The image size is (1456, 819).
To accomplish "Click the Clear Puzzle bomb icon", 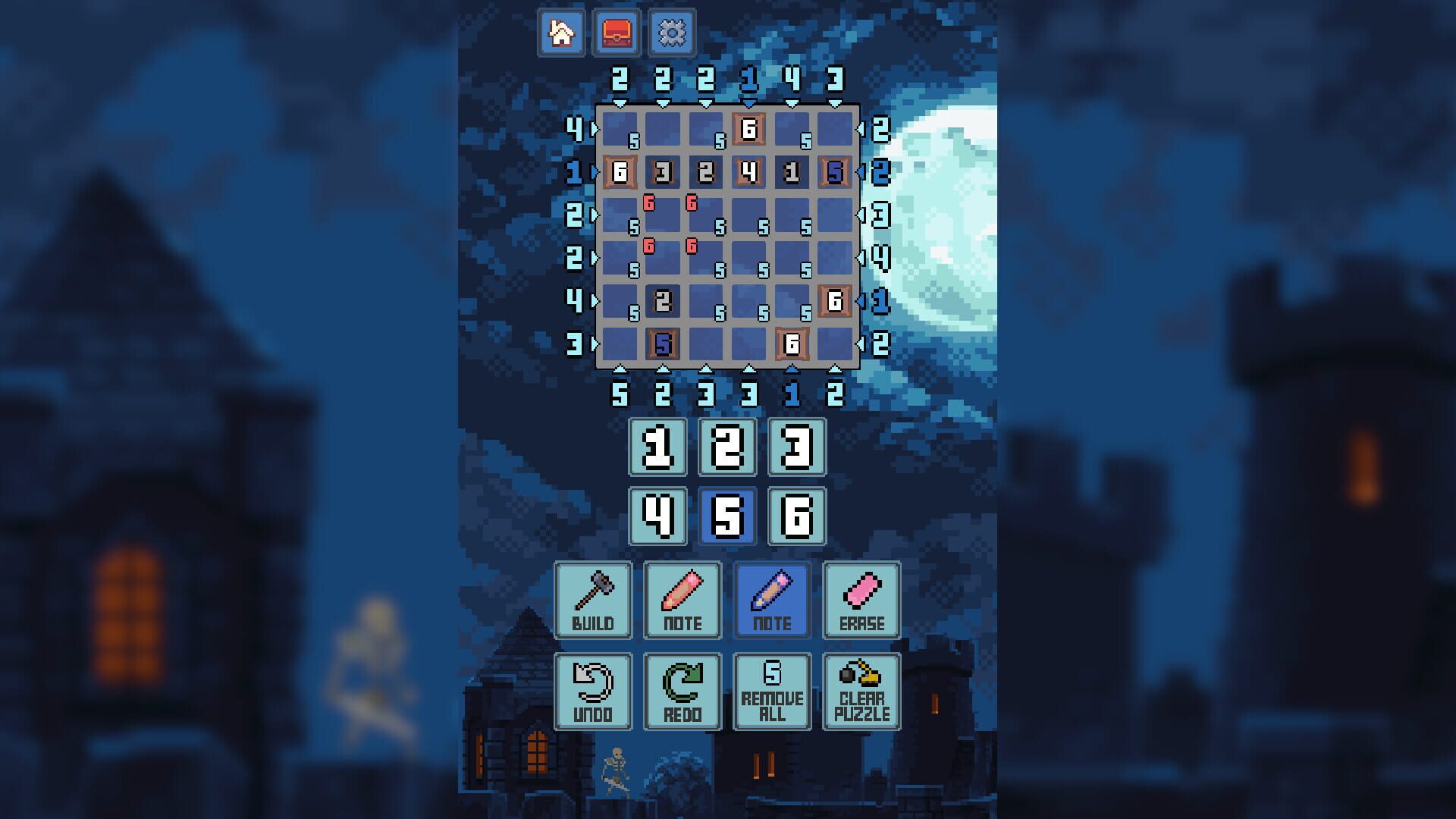I will (x=861, y=690).
